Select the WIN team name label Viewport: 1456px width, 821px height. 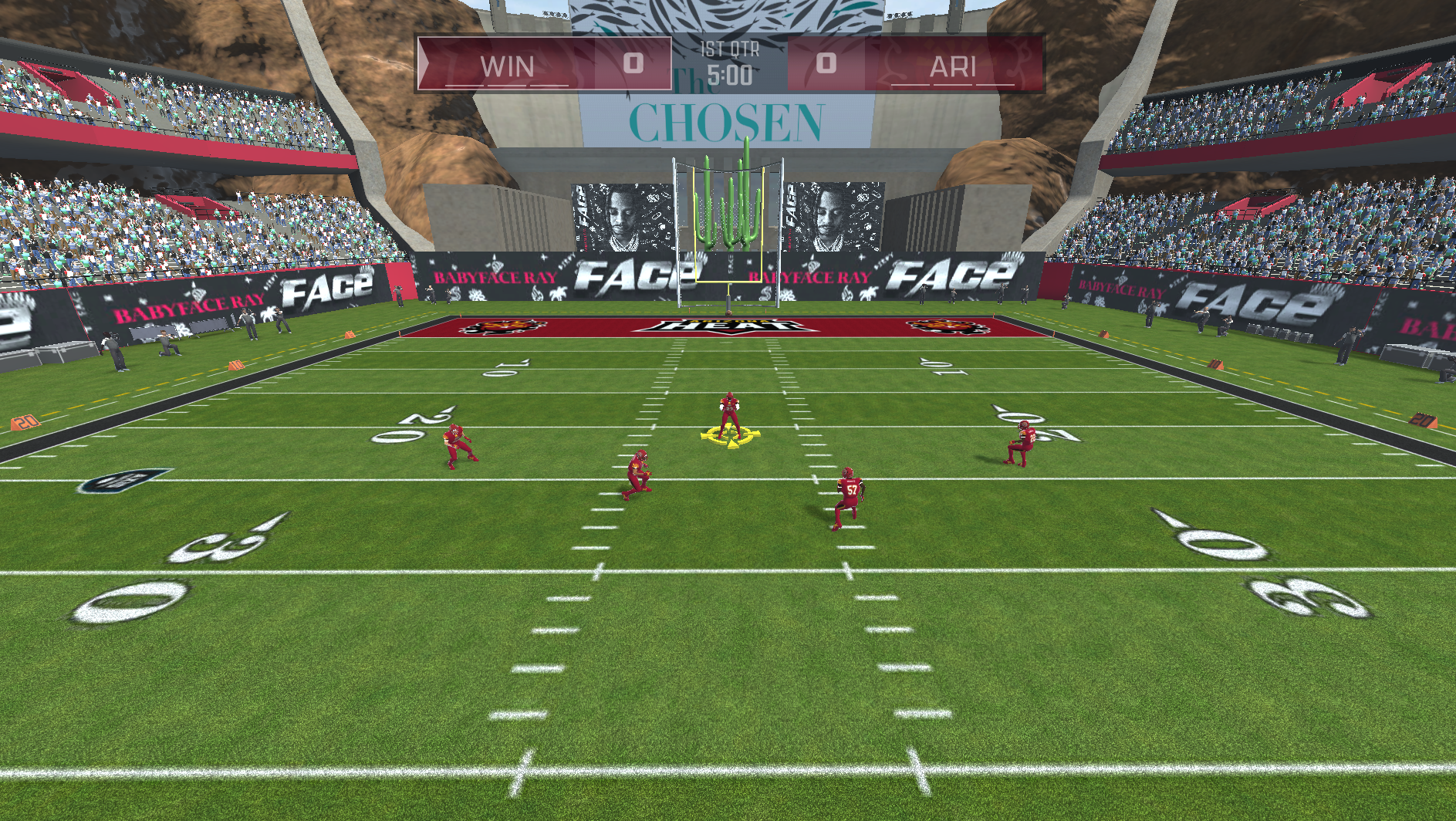tap(507, 66)
